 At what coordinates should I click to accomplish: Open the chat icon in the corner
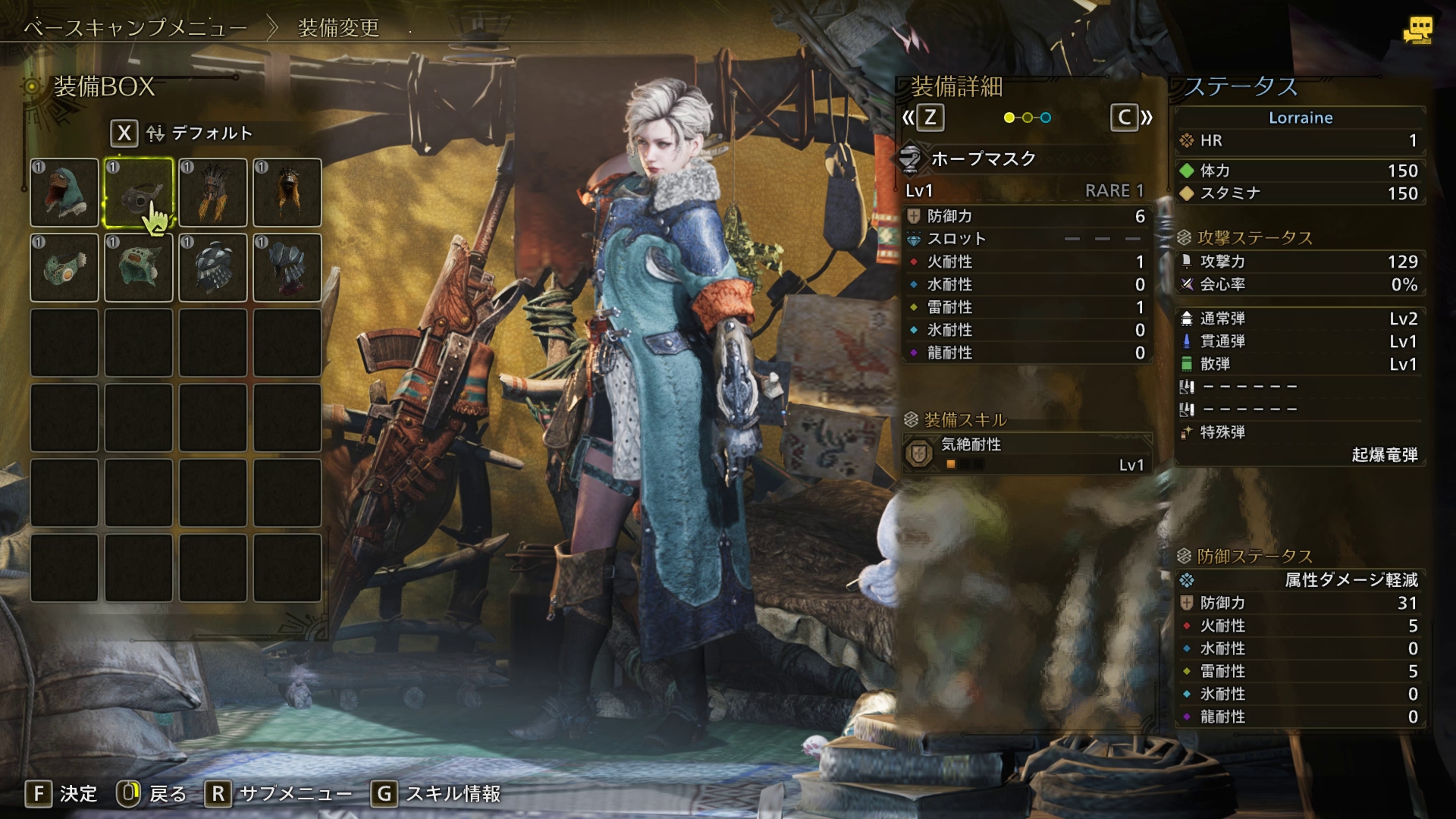(1417, 30)
